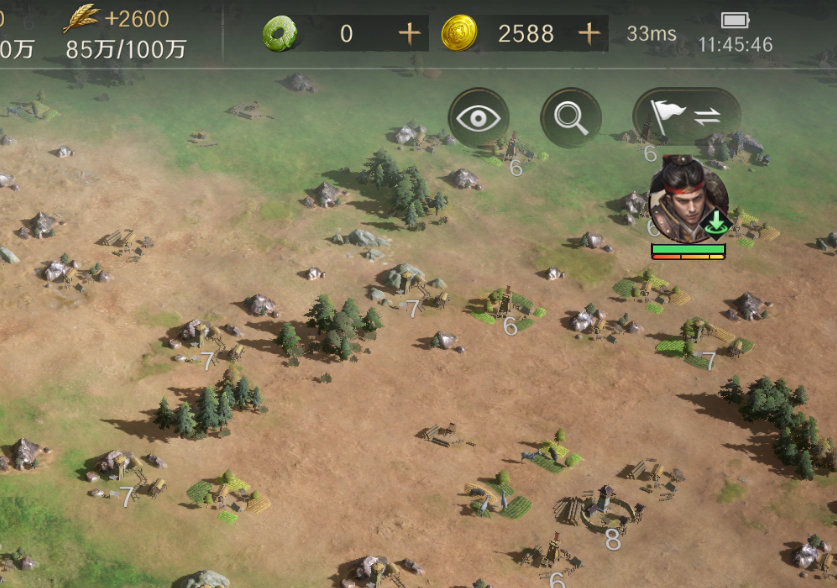Toggle the eye visibility button
Viewport: 837px width, 588px height.
478,118
